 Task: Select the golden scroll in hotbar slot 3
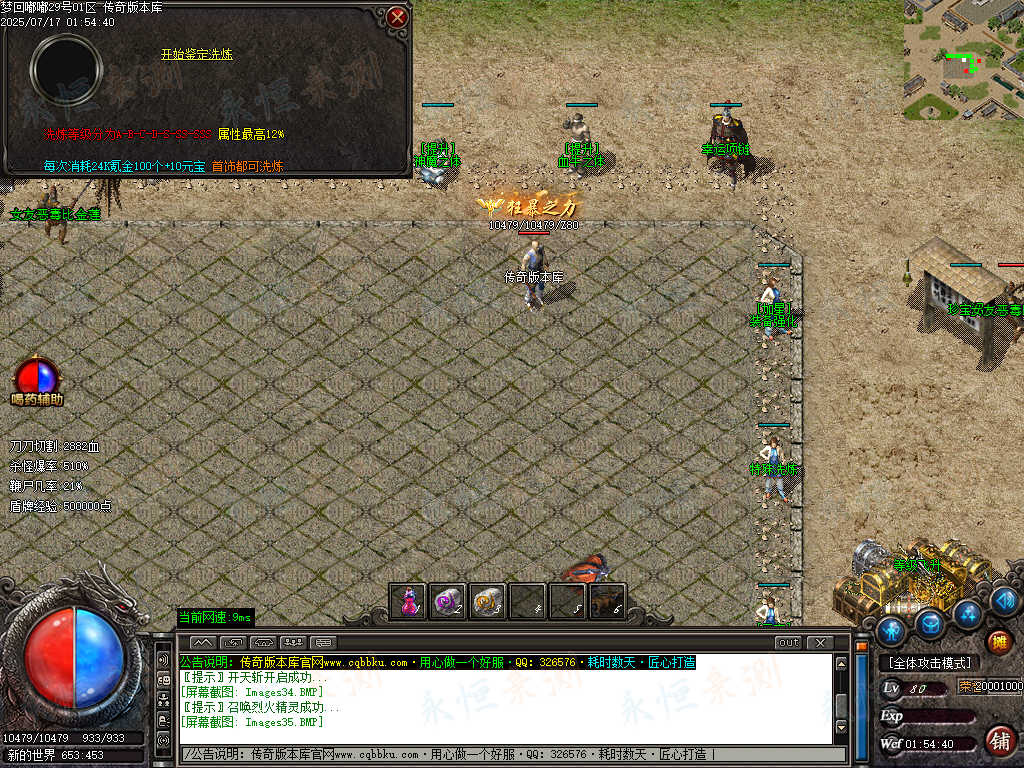coord(487,601)
